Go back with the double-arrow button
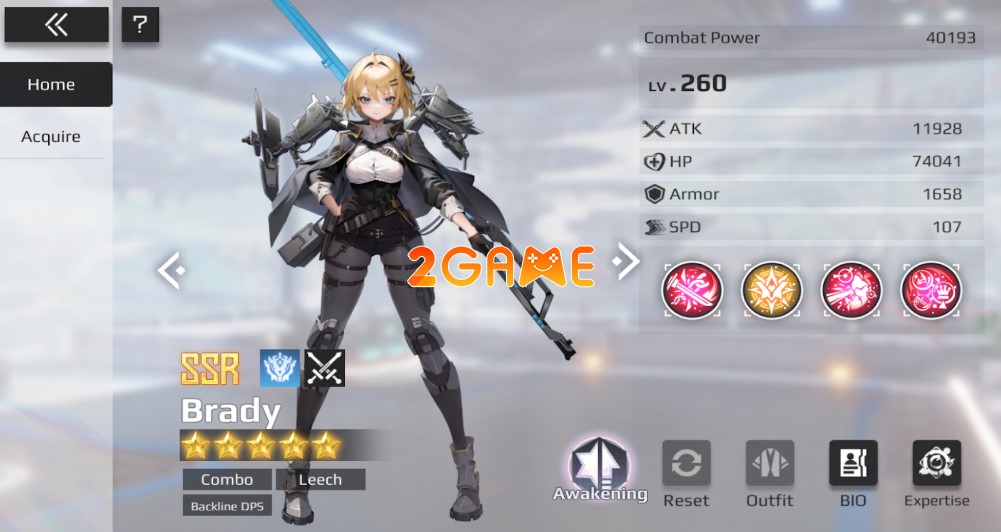Image resolution: width=1001 pixels, height=532 pixels. click(56, 25)
